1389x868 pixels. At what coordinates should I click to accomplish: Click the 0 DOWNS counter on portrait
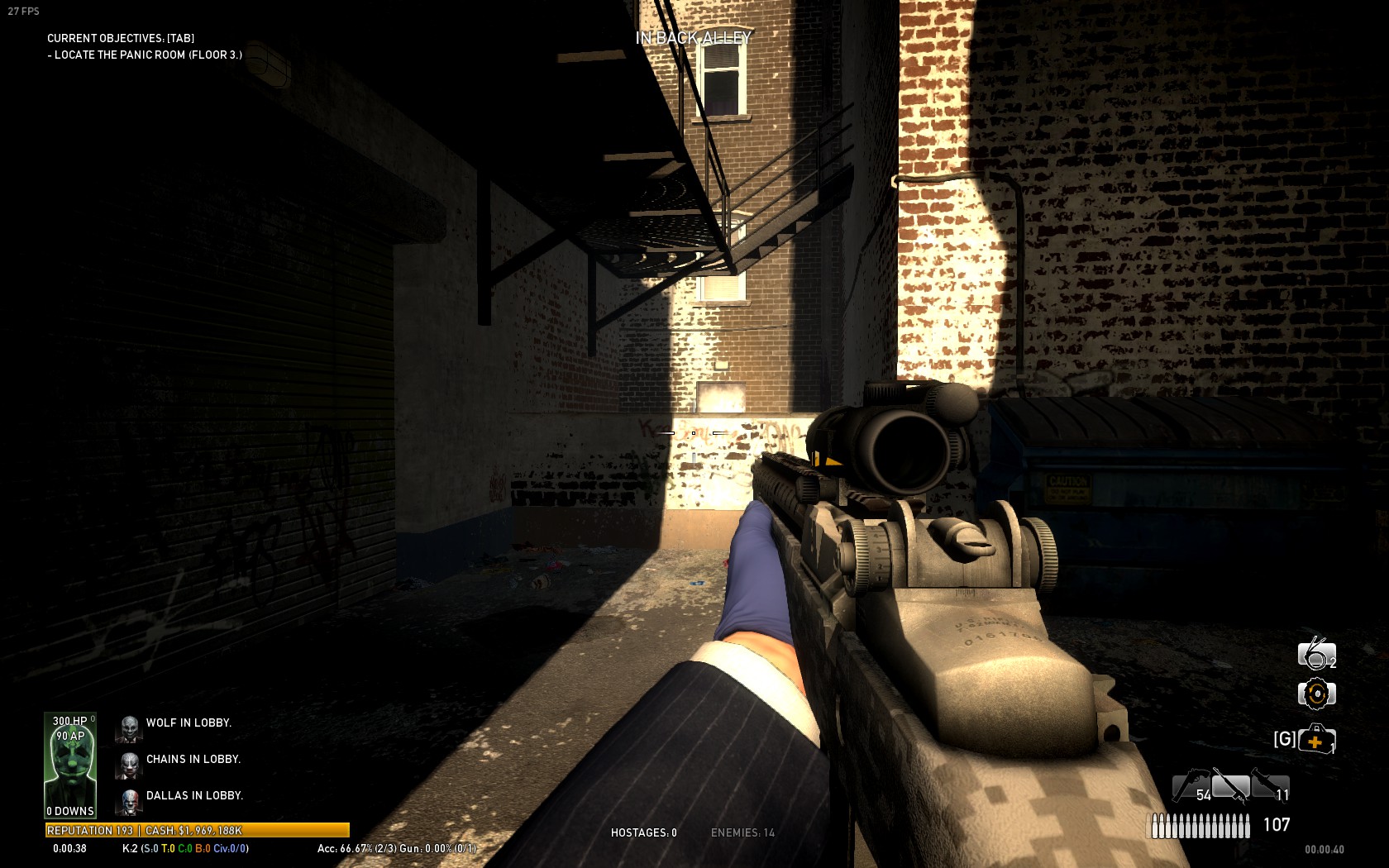point(69,811)
